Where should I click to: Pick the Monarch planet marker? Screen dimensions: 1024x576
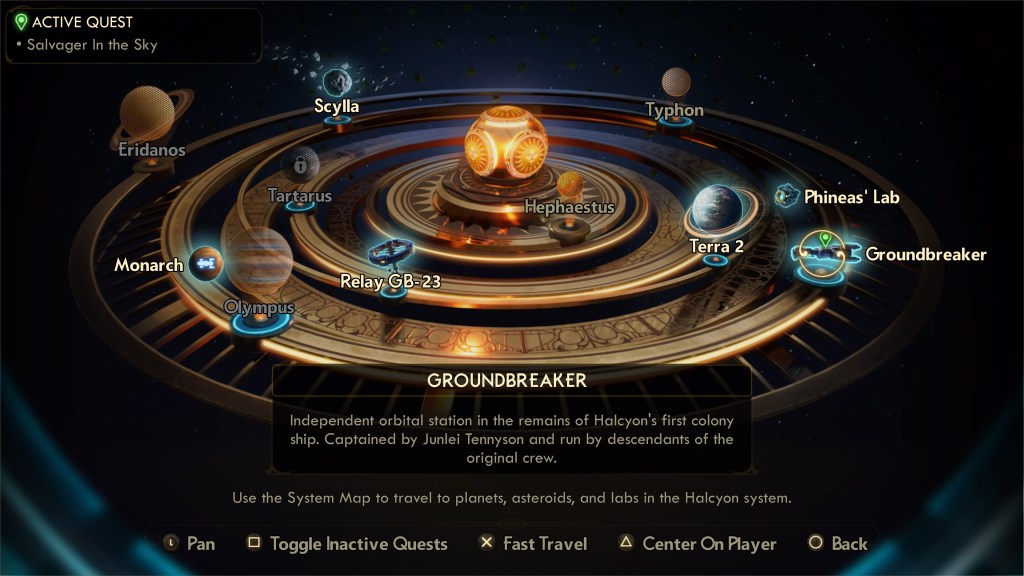click(x=205, y=264)
